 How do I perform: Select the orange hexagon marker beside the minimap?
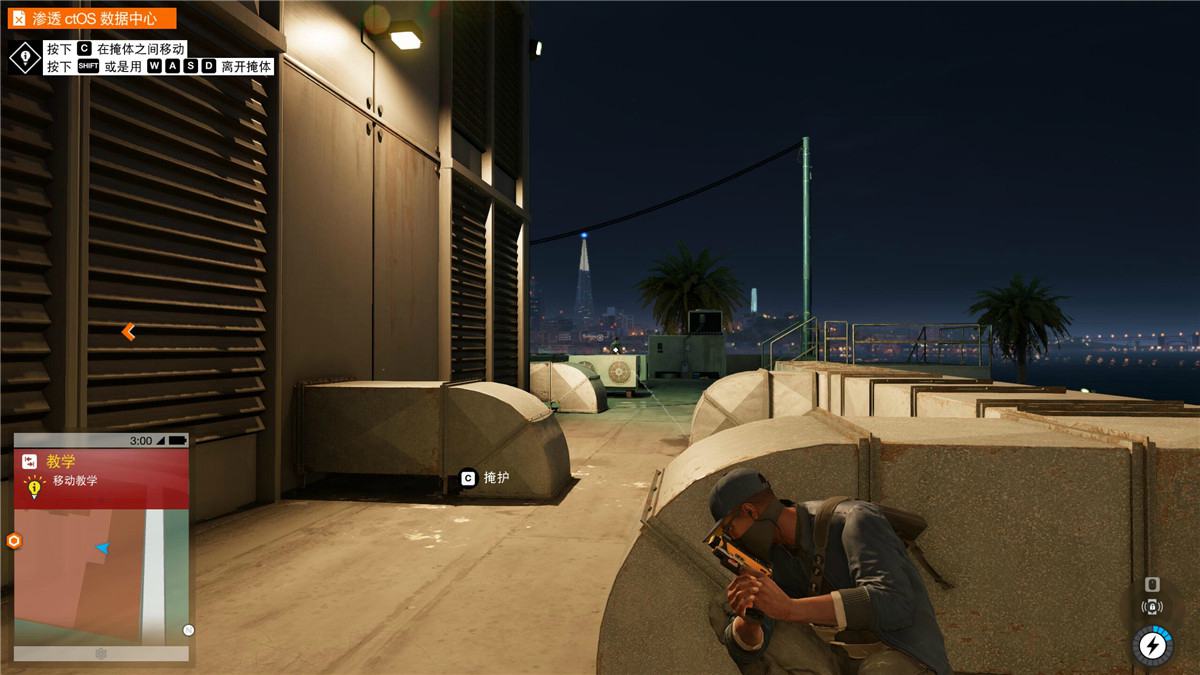(x=14, y=541)
